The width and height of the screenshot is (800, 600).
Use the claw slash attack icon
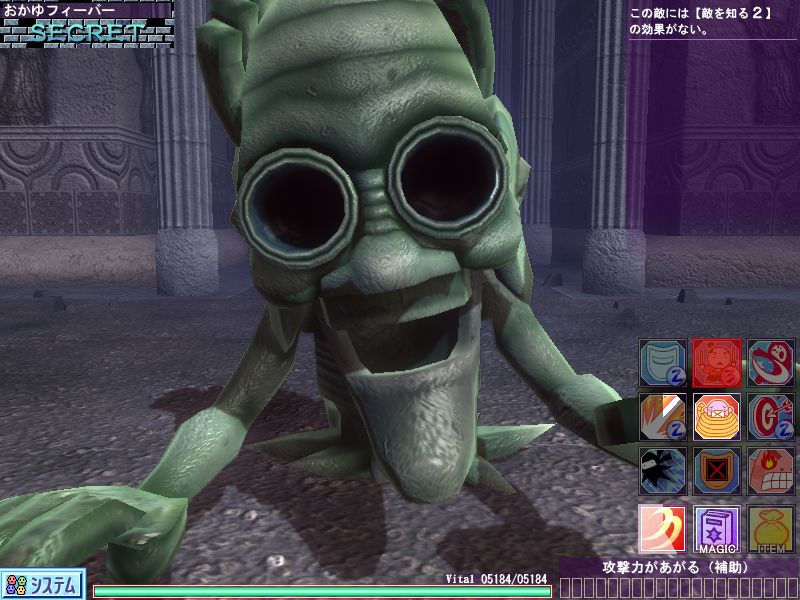(662, 529)
